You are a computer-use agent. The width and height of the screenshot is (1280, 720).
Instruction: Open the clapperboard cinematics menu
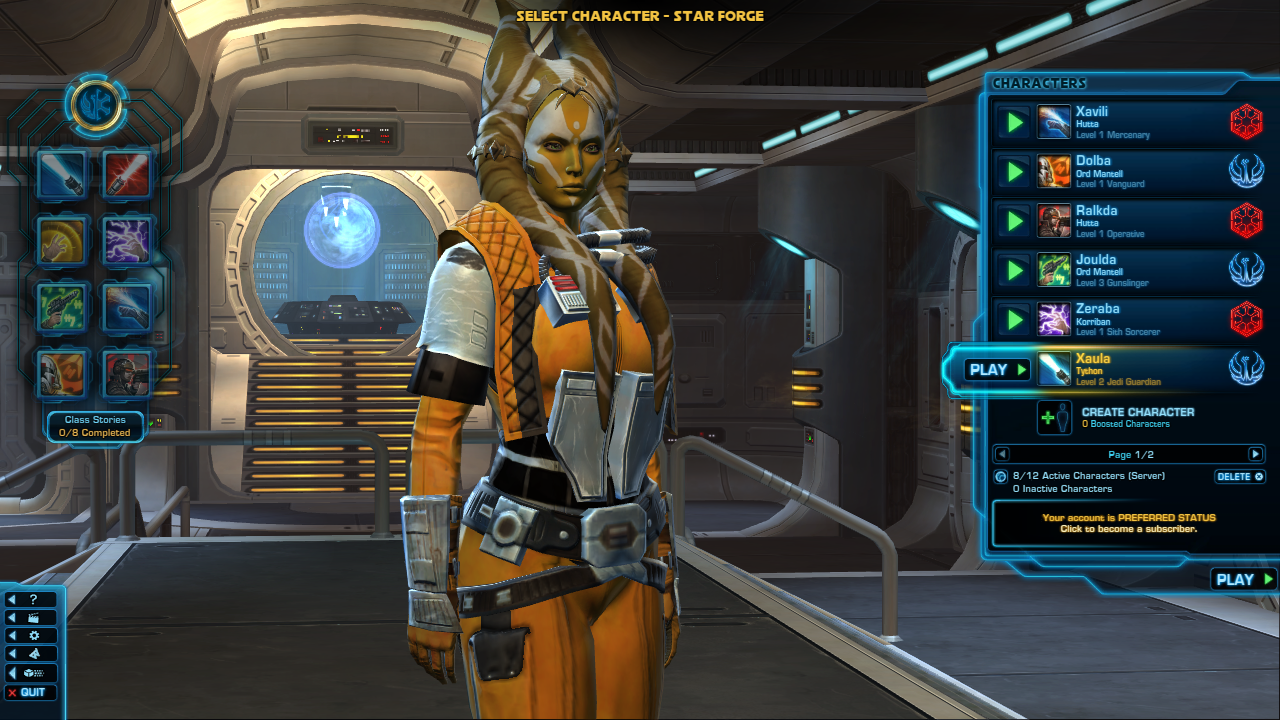point(31,617)
